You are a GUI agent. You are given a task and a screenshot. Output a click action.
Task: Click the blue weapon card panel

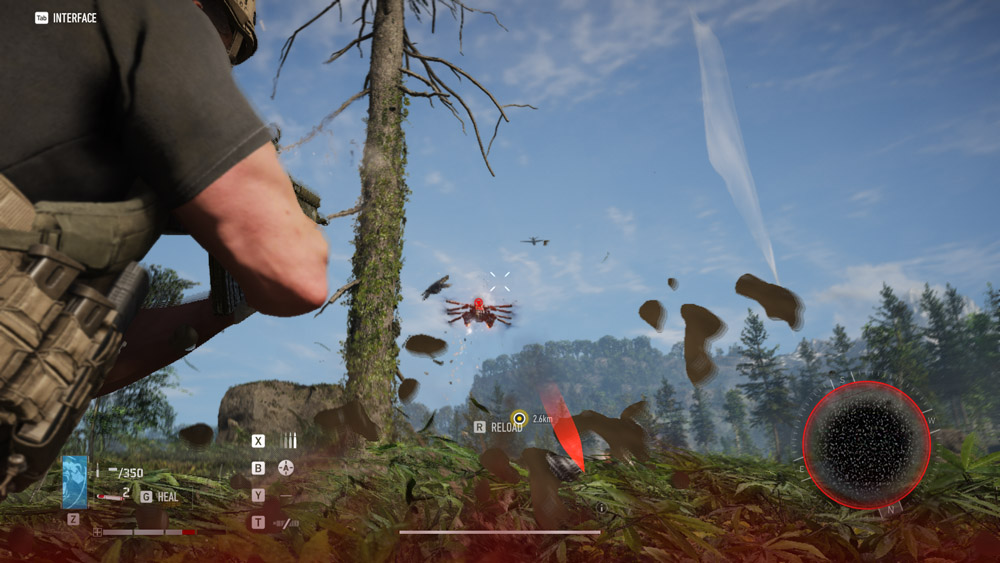[75, 481]
